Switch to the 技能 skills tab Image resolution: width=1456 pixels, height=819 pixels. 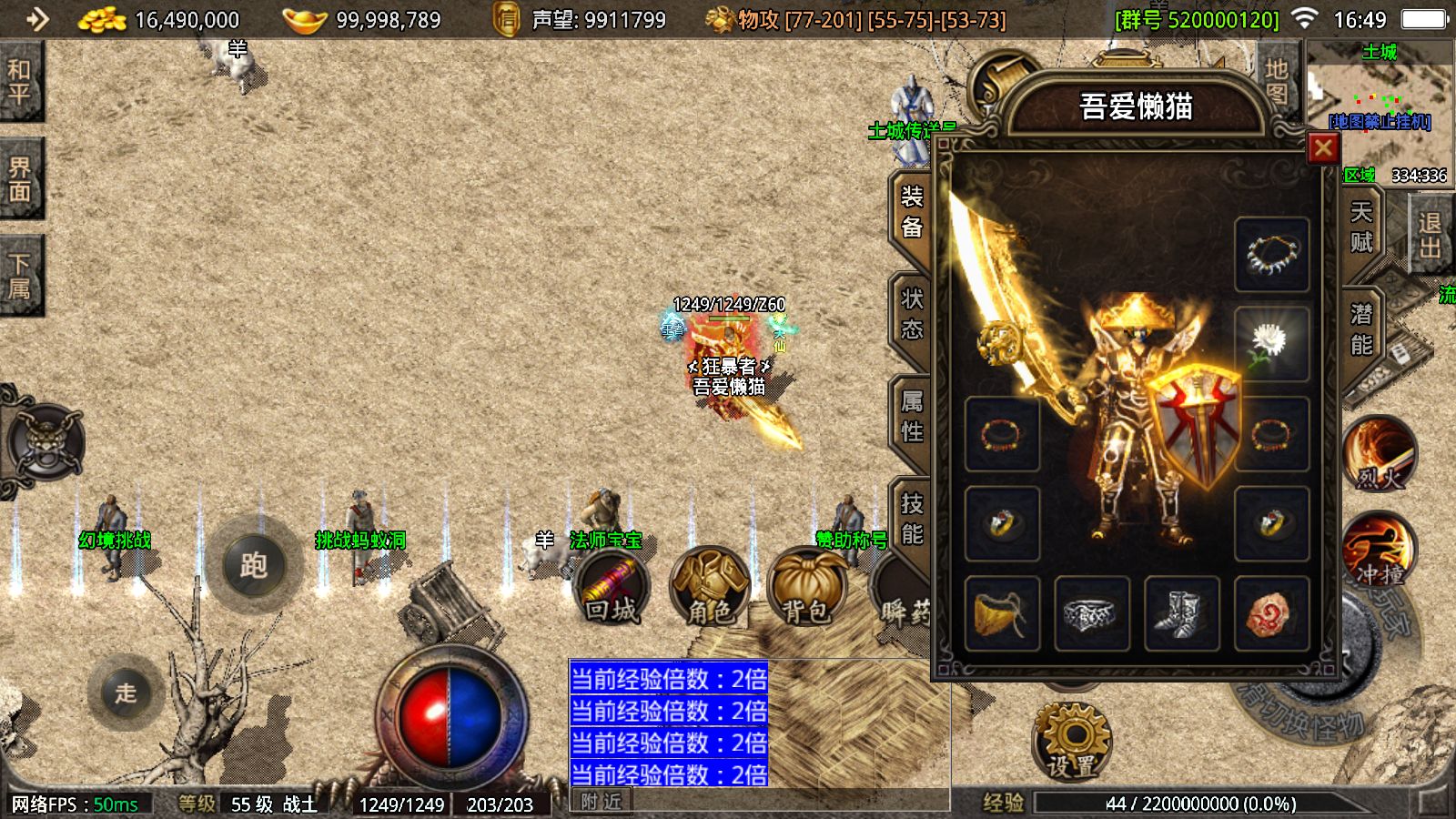pos(912,518)
